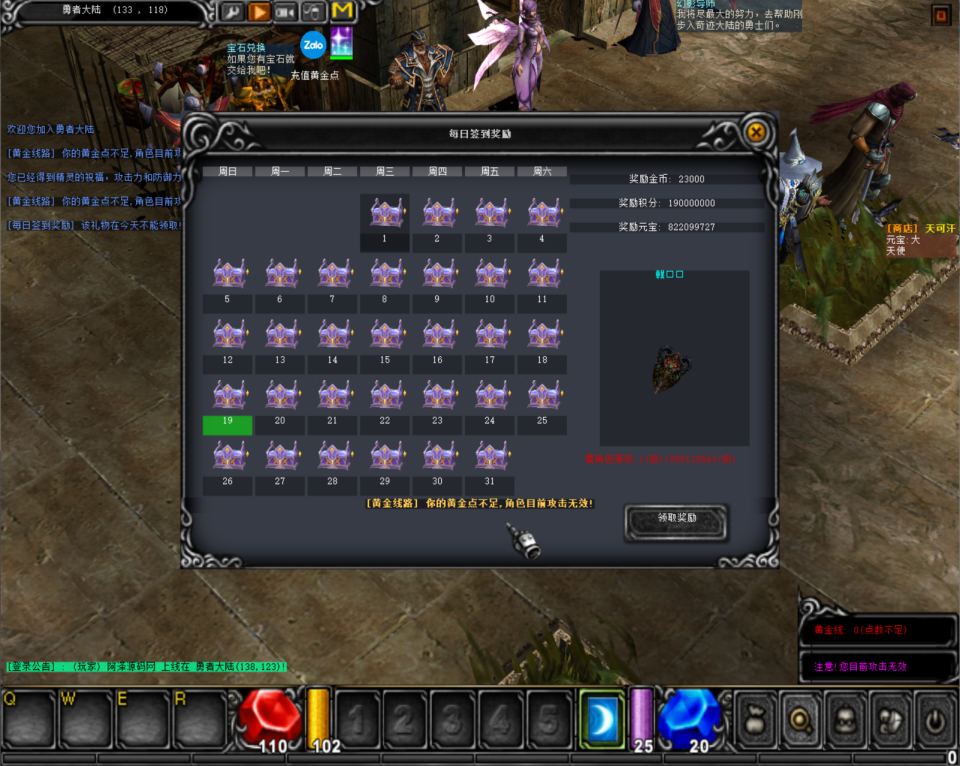
Task: Open the wrench settings button
Action: pyautogui.click(x=232, y=12)
